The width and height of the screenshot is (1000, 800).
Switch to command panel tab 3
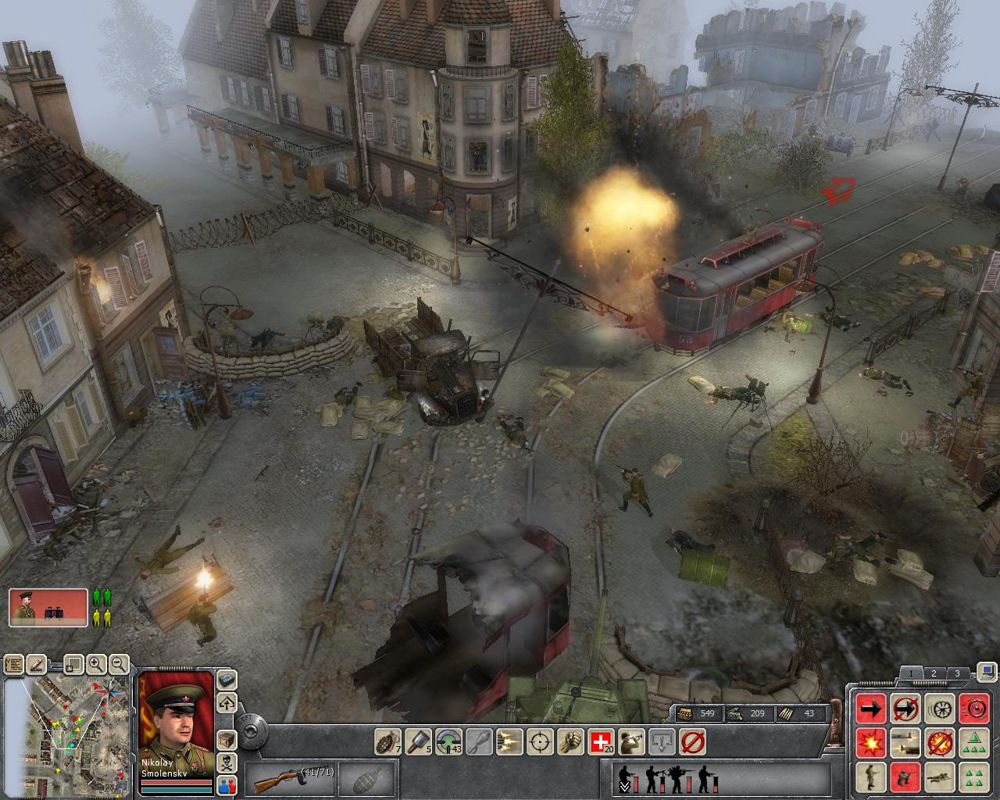(957, 673)
